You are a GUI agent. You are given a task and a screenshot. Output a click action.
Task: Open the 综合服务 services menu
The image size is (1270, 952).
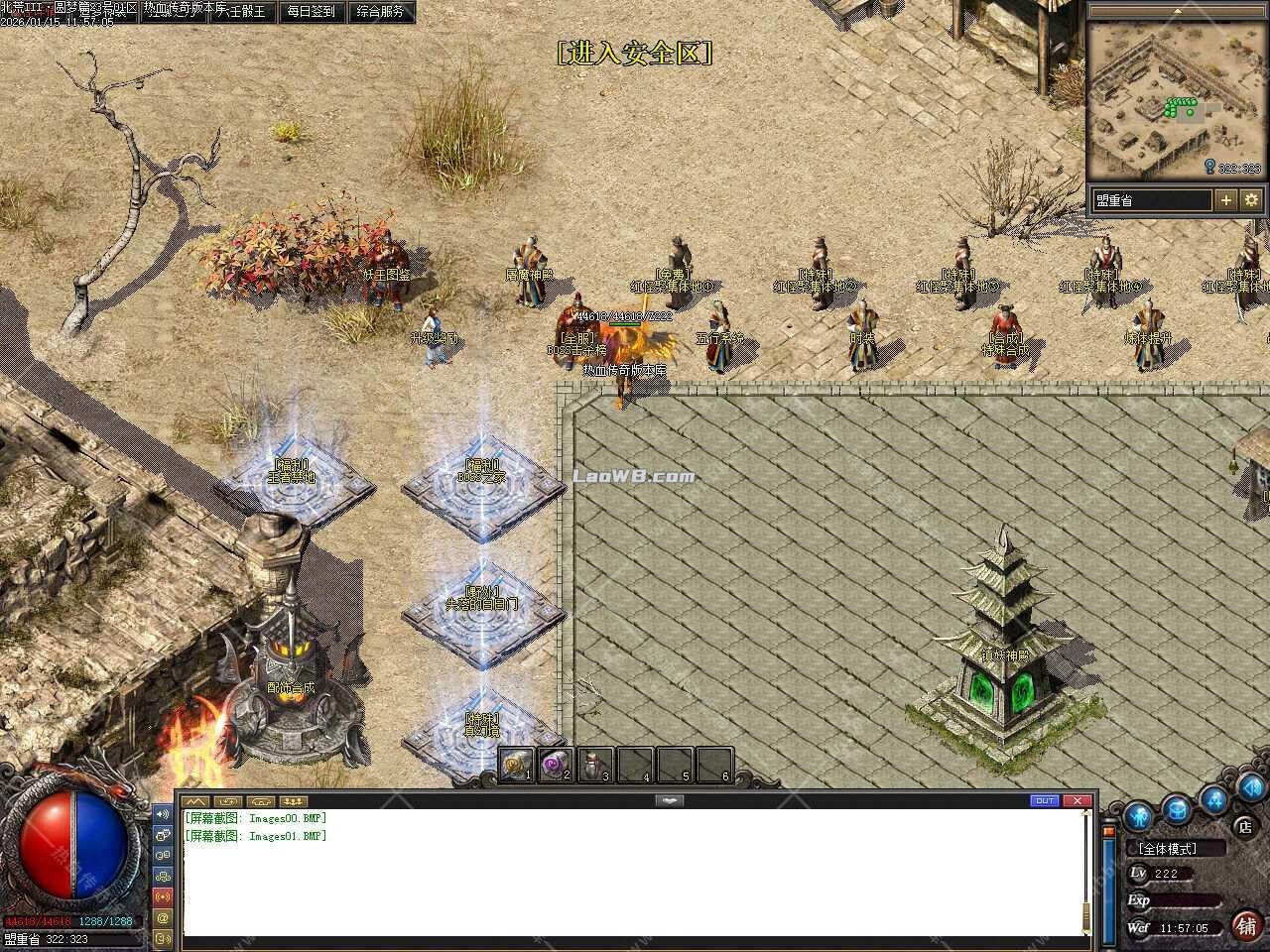[x=380, y=12]
